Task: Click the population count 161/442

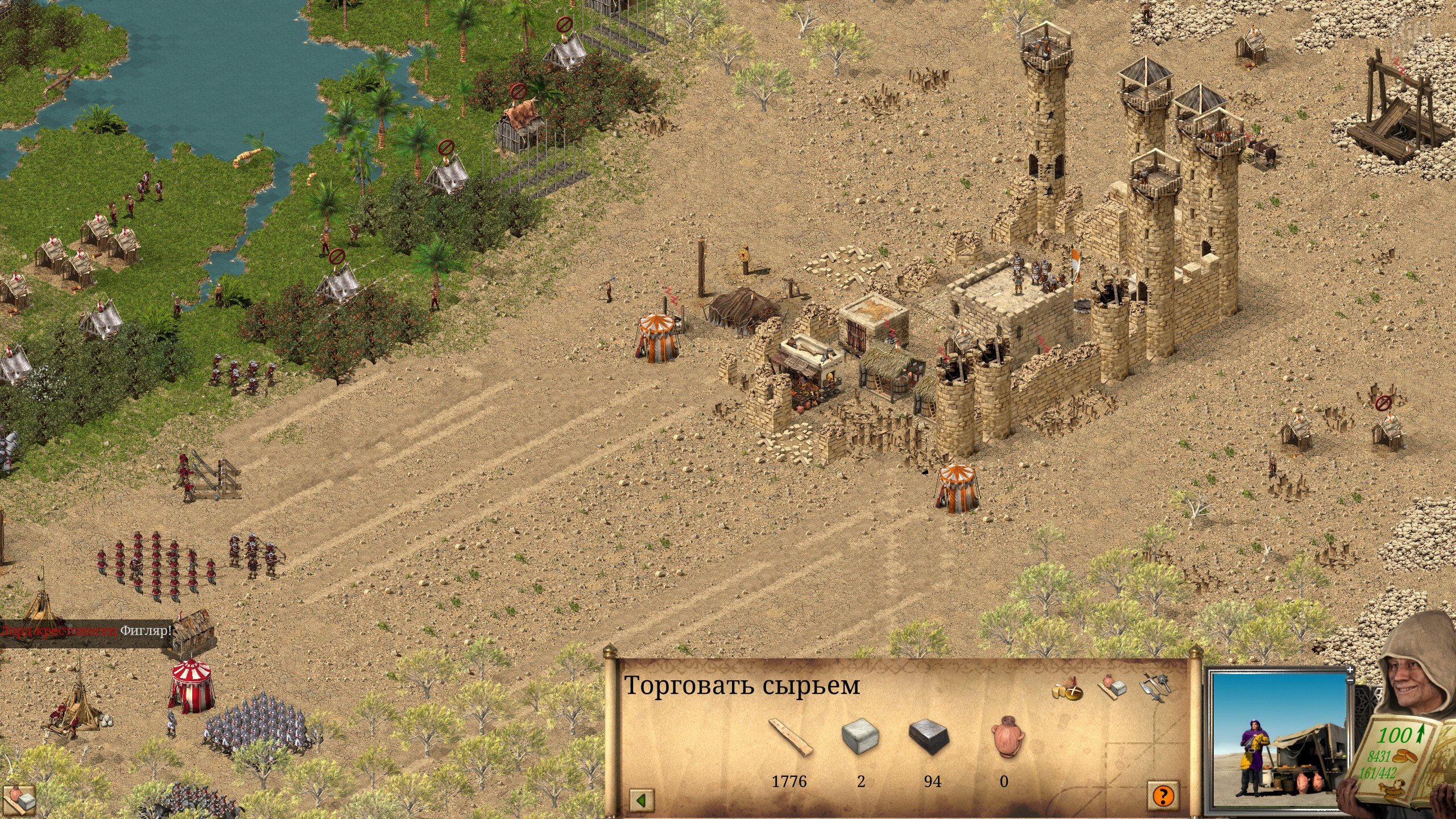Action: [x=1378, y=773]
